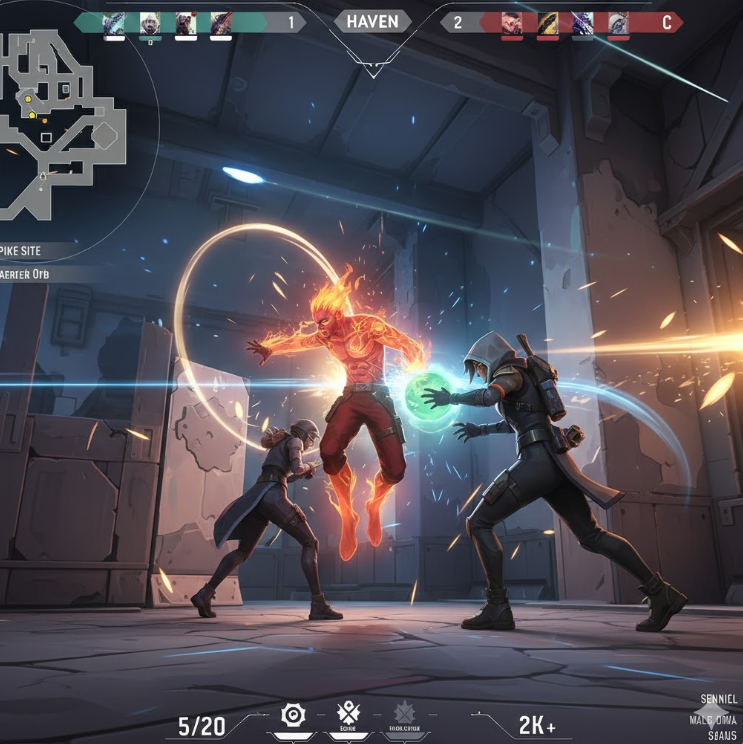This screenshot has width=743, height=744.
Task: Choose the Orb objective label
Action: 25,274
